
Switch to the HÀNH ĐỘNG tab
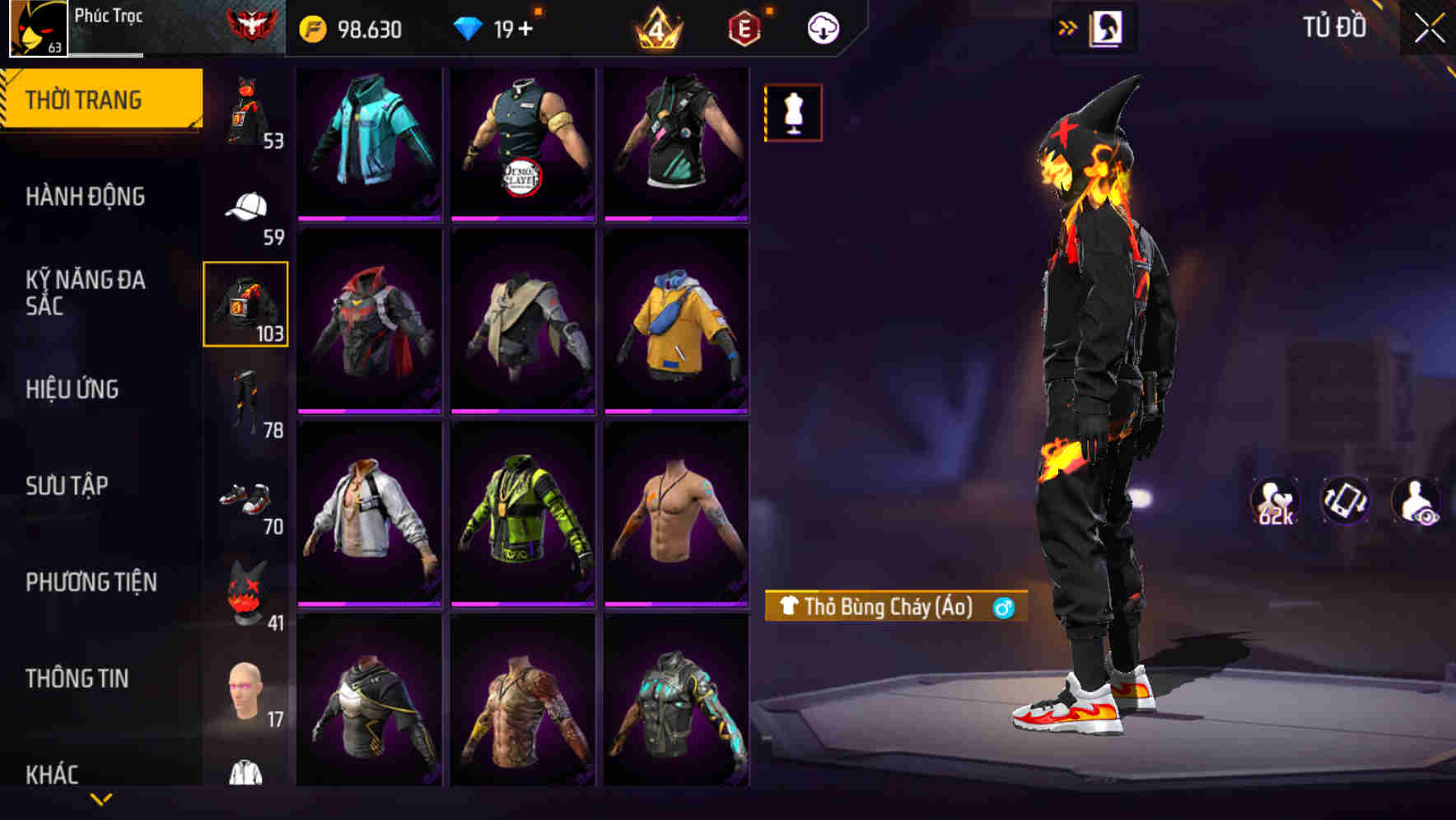tap(86, 196)
